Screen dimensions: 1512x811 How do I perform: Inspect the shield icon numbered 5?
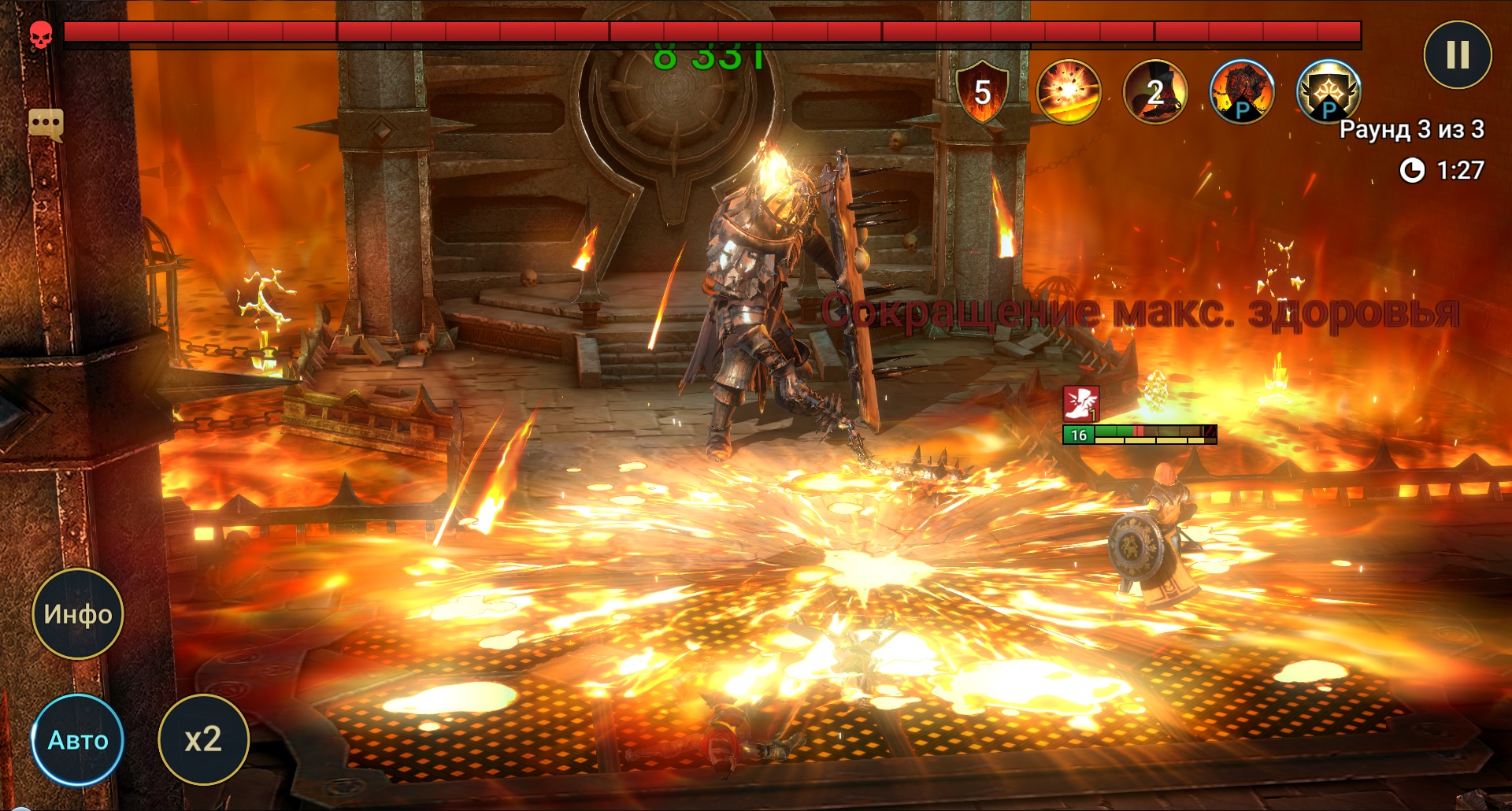click(x=982, y=91)
